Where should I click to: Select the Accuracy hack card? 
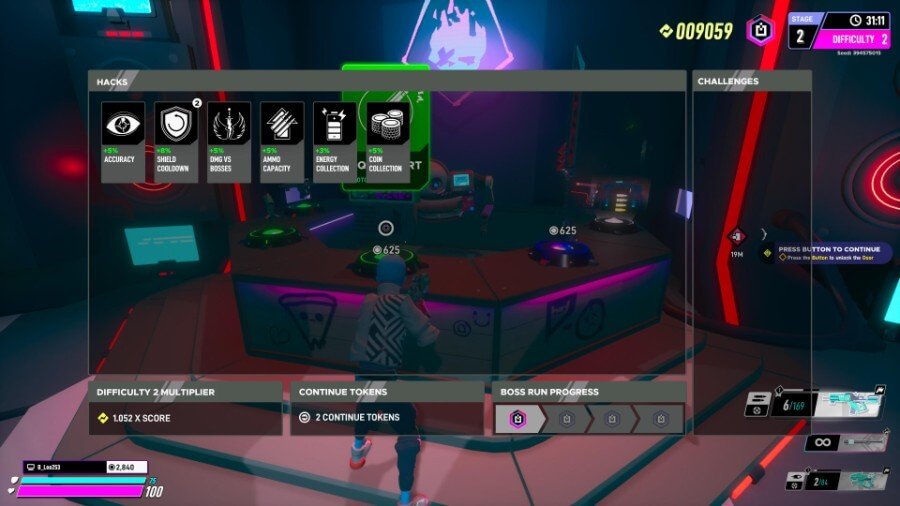coord(123,141)
